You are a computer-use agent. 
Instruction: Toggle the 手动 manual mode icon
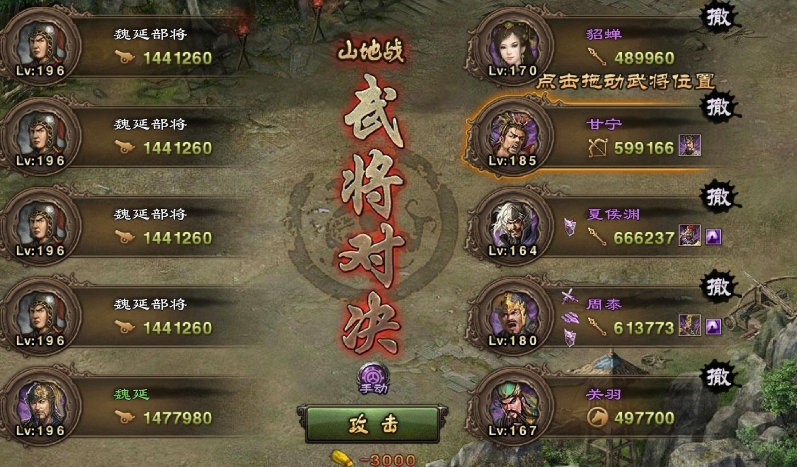372,378
